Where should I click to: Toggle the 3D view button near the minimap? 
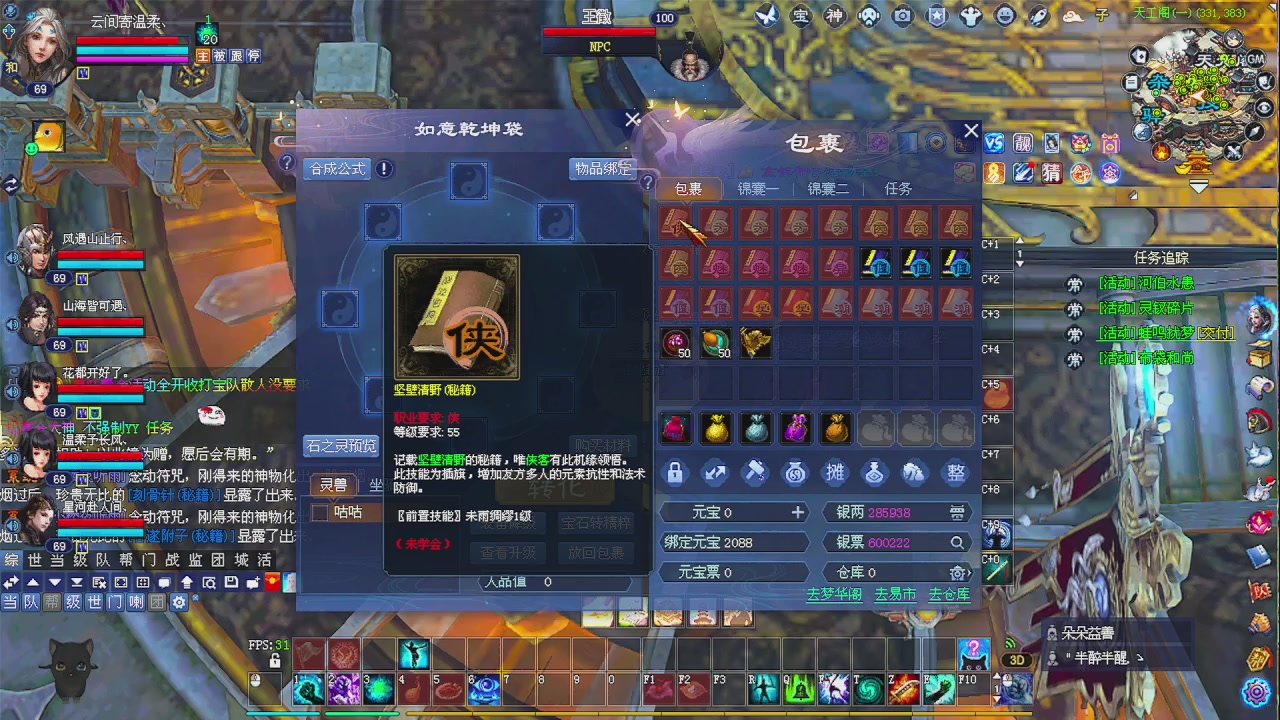(x=1018, y=658)
